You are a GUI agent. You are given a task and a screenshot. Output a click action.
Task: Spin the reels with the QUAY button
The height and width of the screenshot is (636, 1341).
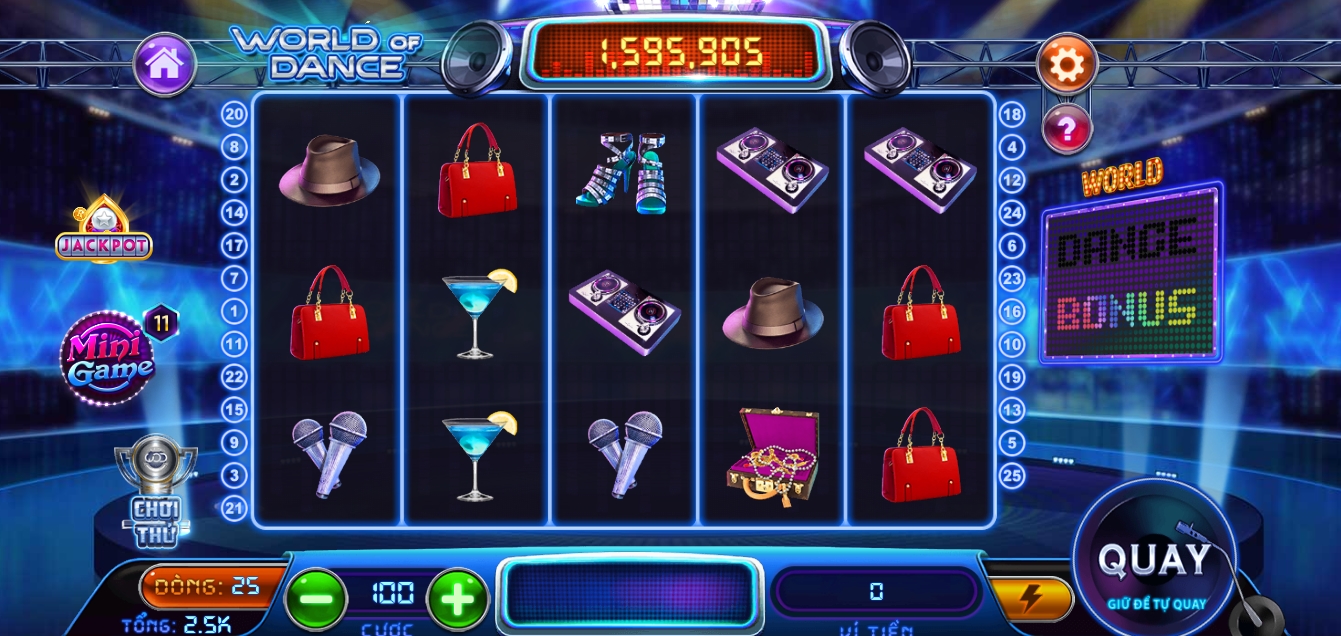pos(1153,561)
